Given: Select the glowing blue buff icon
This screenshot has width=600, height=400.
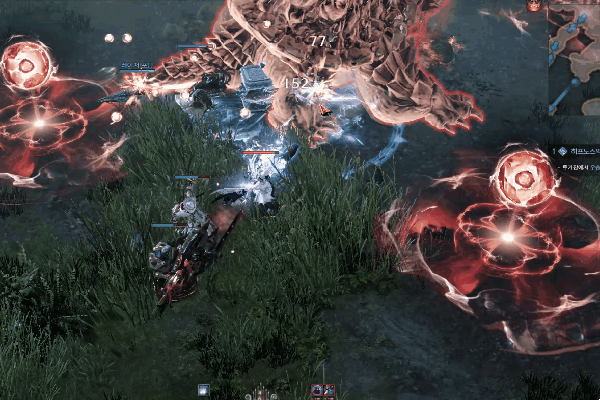Looking at the screenshot, I should tap(204, 390).
